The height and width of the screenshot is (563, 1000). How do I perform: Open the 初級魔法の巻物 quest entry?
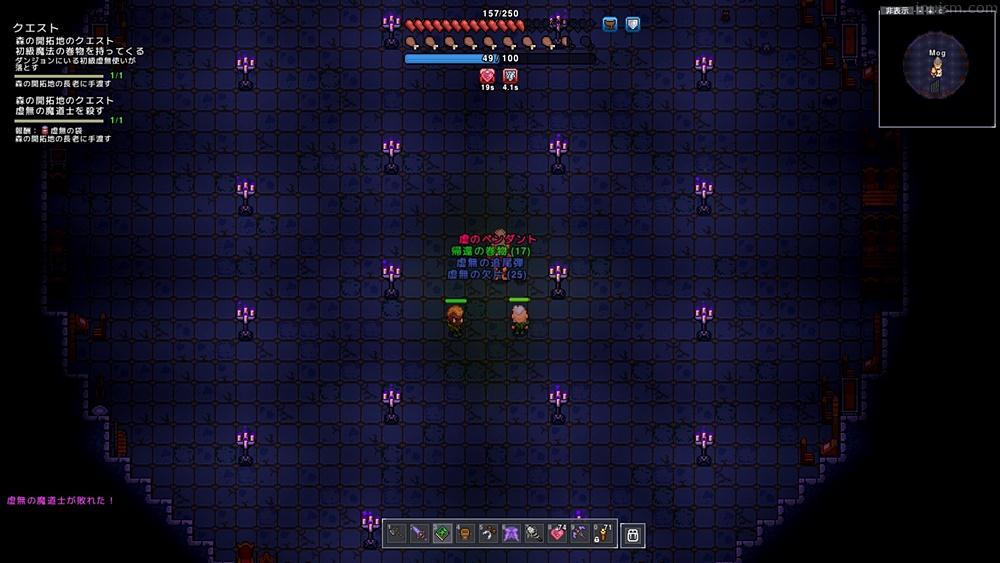tap(80, 51)
